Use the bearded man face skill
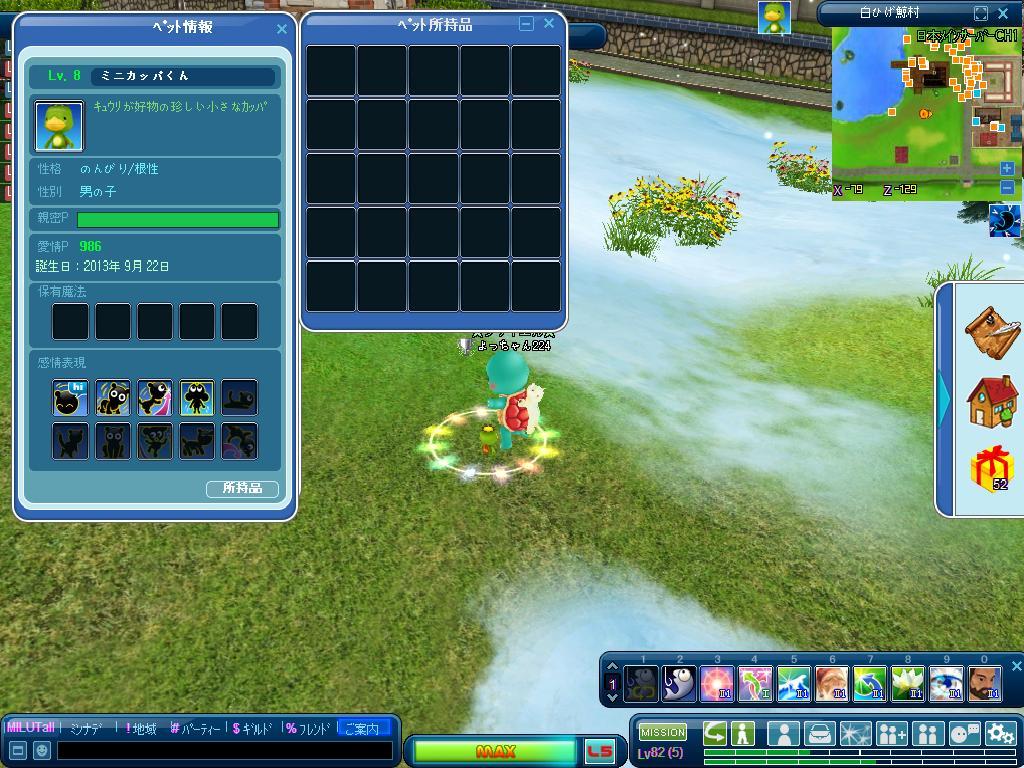1024x768 pixels. 984,684
